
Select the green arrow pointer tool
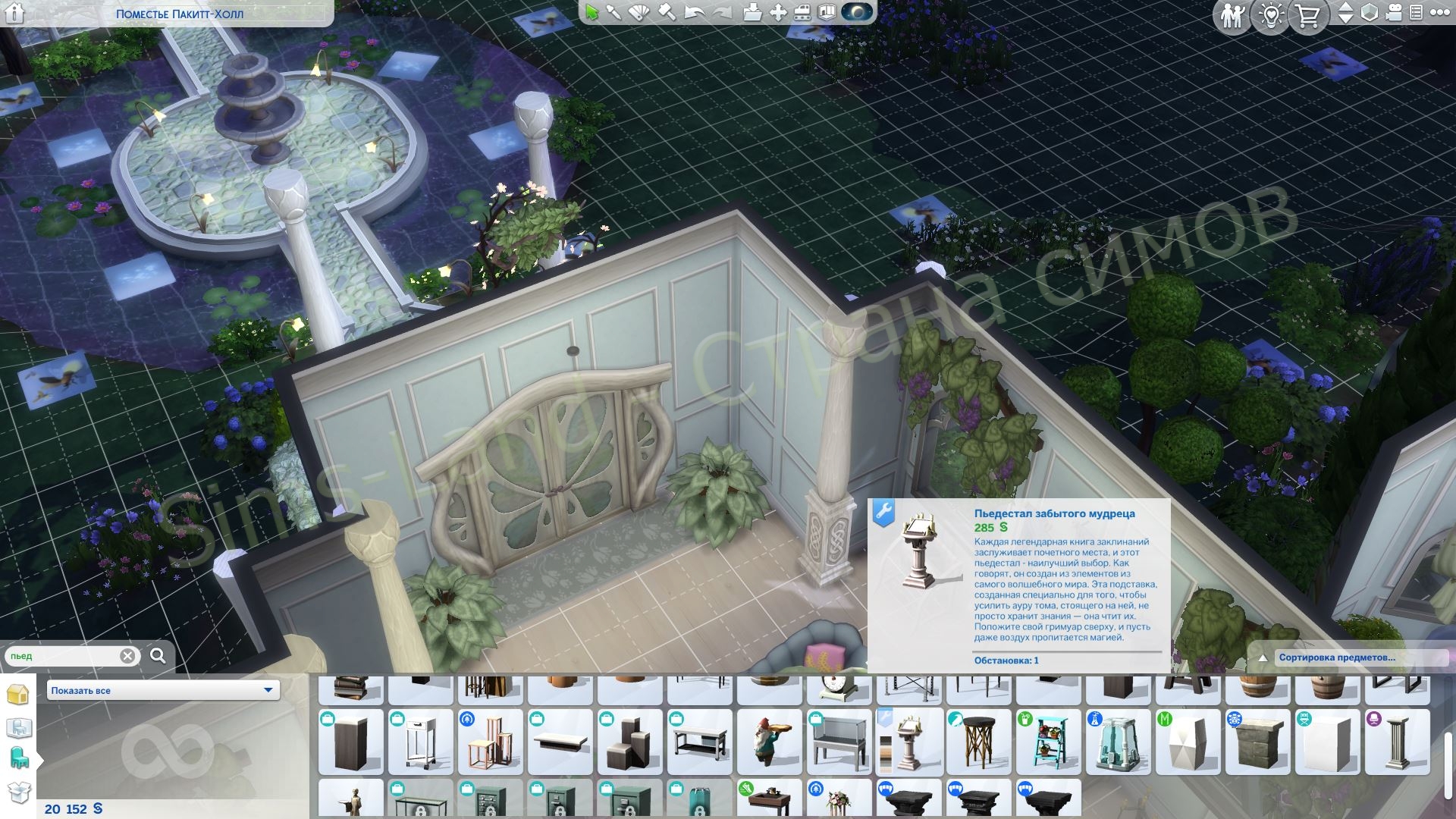pyautogui.click(x=591, y=13)
